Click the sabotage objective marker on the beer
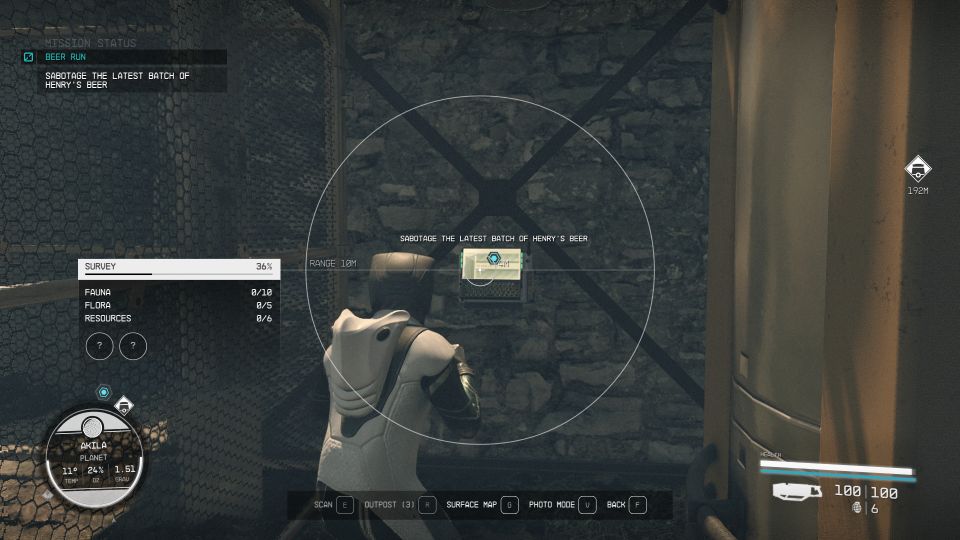 [493, 259]
